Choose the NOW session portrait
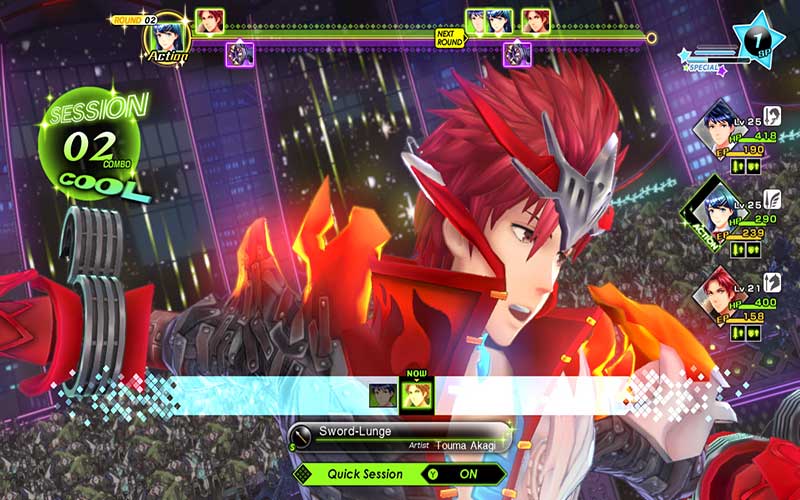This screenshot has height=500, width=800. coord(415,395)
